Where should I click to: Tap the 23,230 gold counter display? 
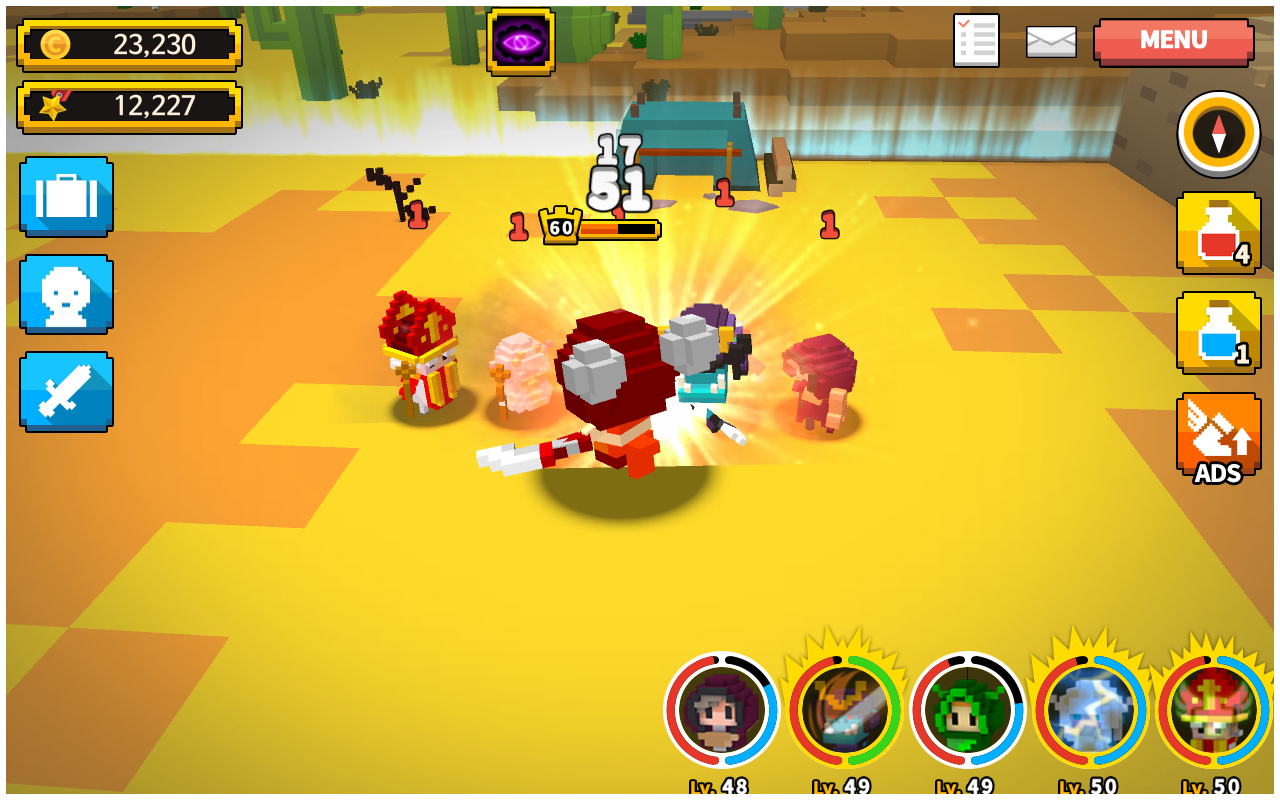130,43
